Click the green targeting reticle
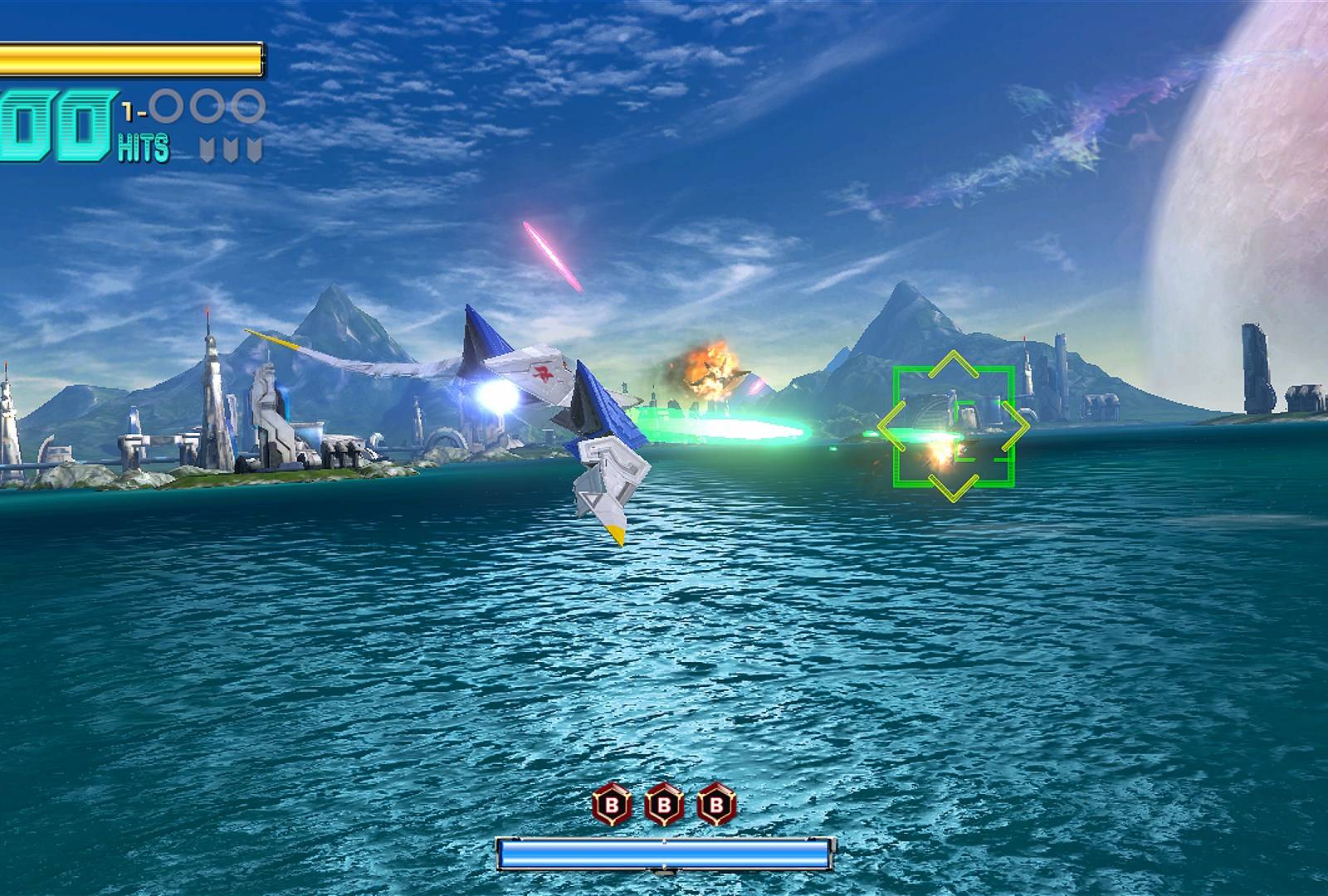This screenshot has height=896, width=1328. click(x=954, y=426)
